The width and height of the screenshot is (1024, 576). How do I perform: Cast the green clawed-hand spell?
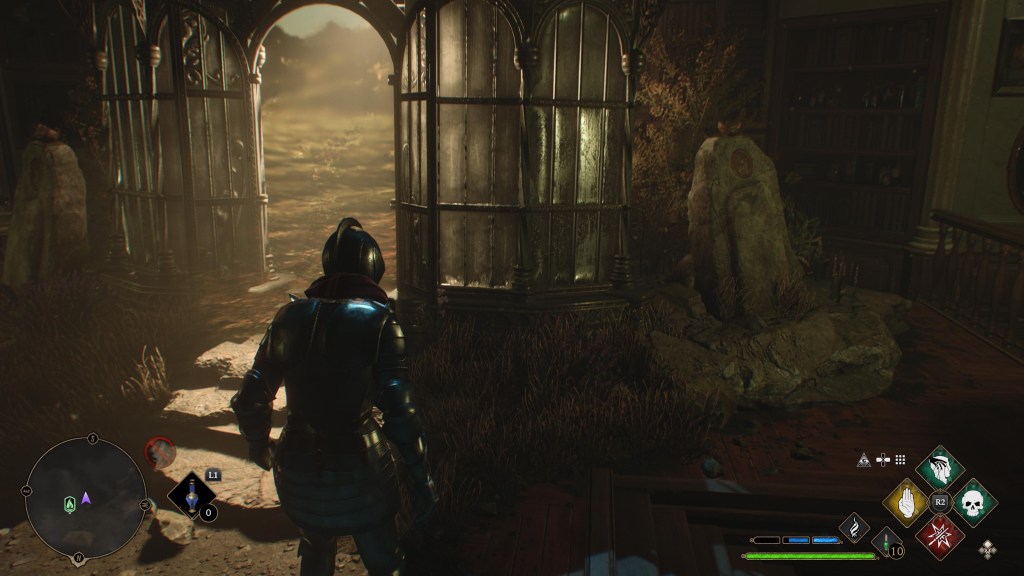coord(939,468)
